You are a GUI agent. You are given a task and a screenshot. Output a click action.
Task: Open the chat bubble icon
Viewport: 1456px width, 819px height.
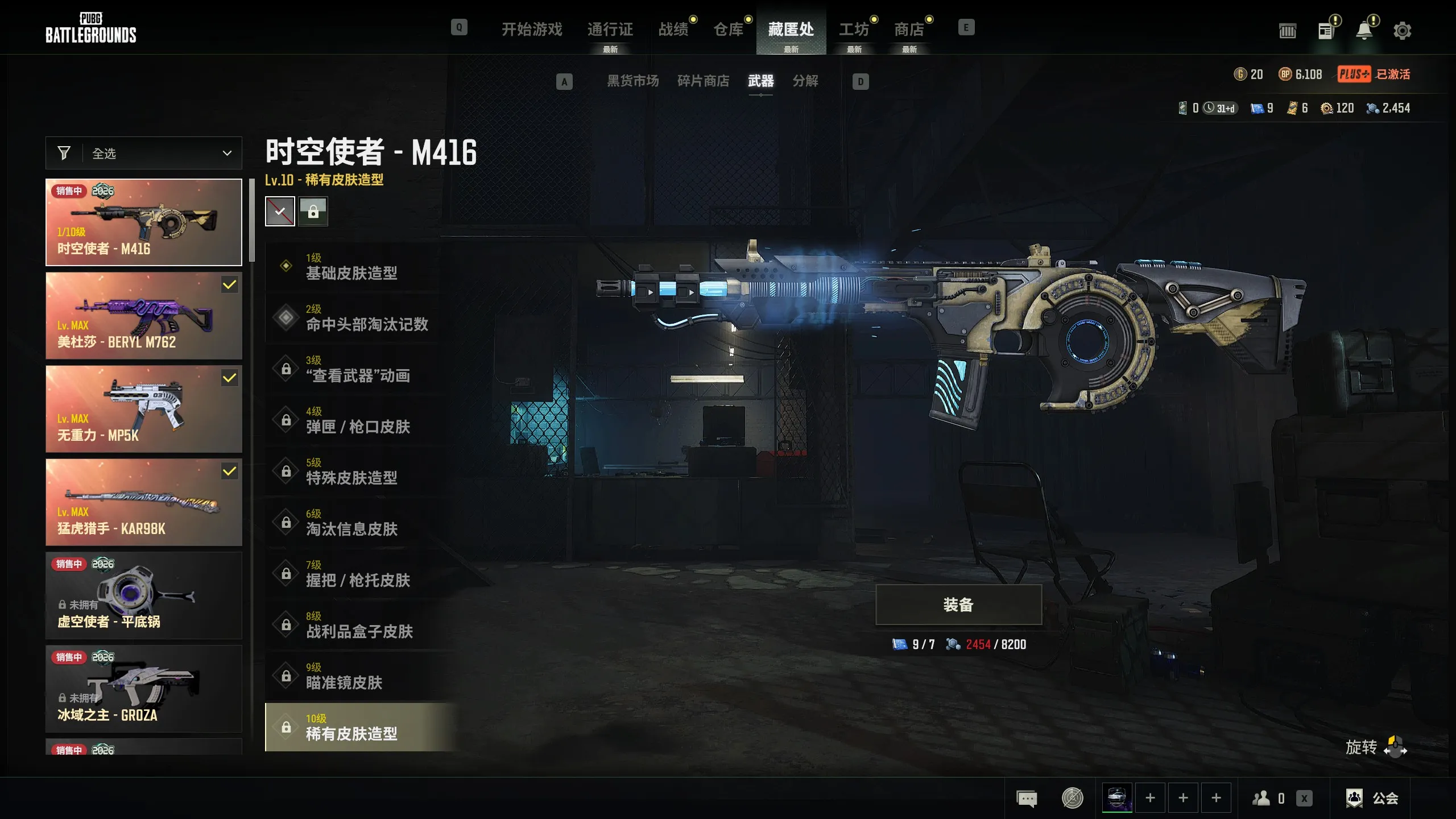(x=1027, y=798)
